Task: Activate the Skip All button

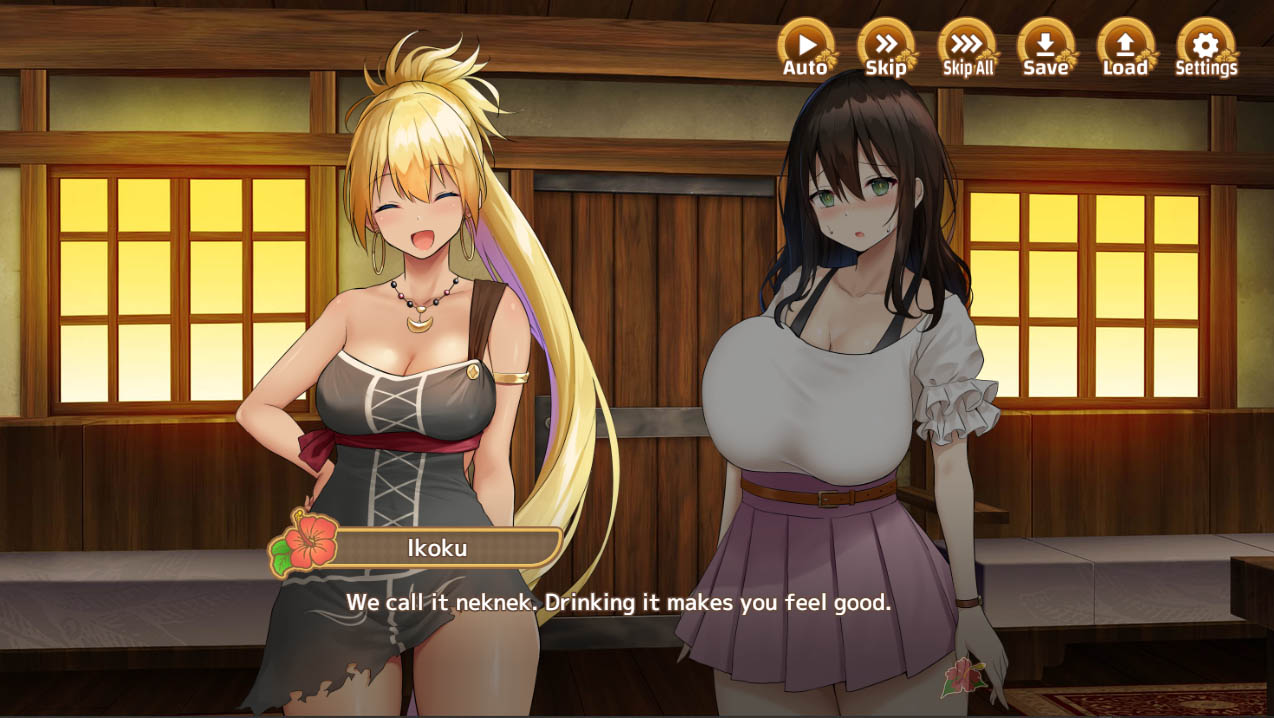Action: tap(967, 47)
